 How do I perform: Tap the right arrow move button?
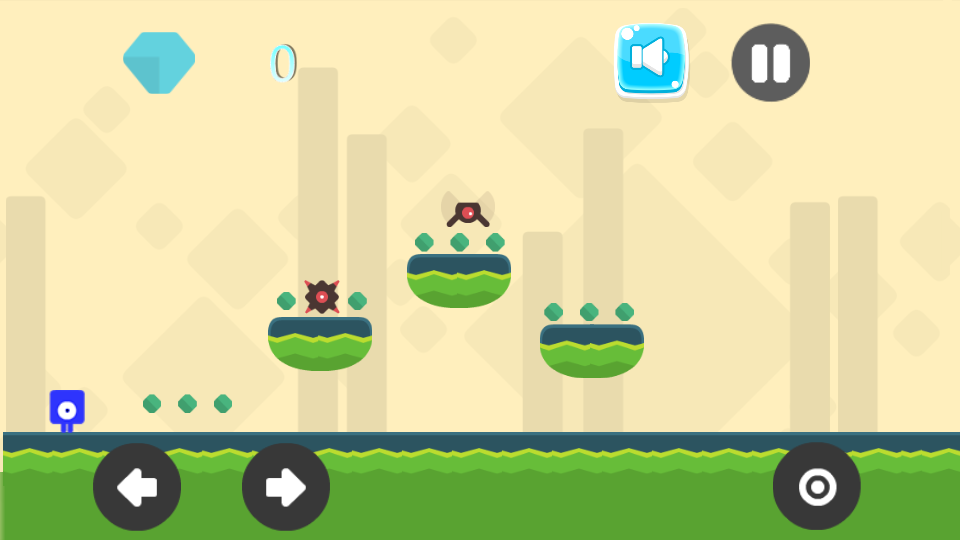click(x=286, y=487)
